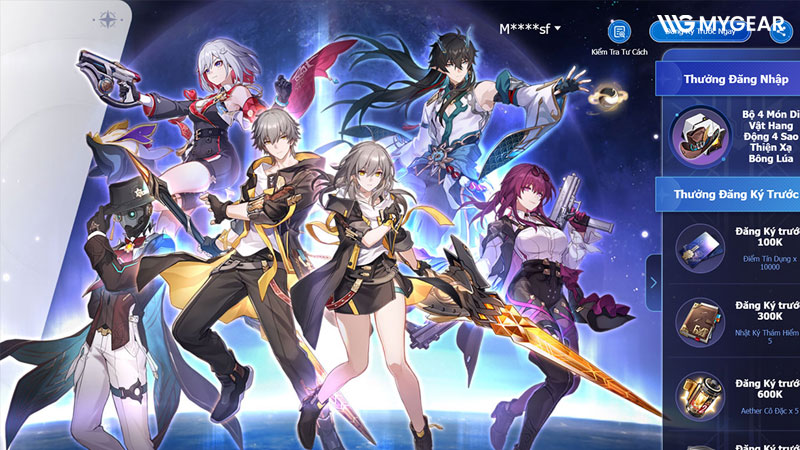The image size is (800, 450).
Task: Click the star compass emblem
Action: [107, 19]
